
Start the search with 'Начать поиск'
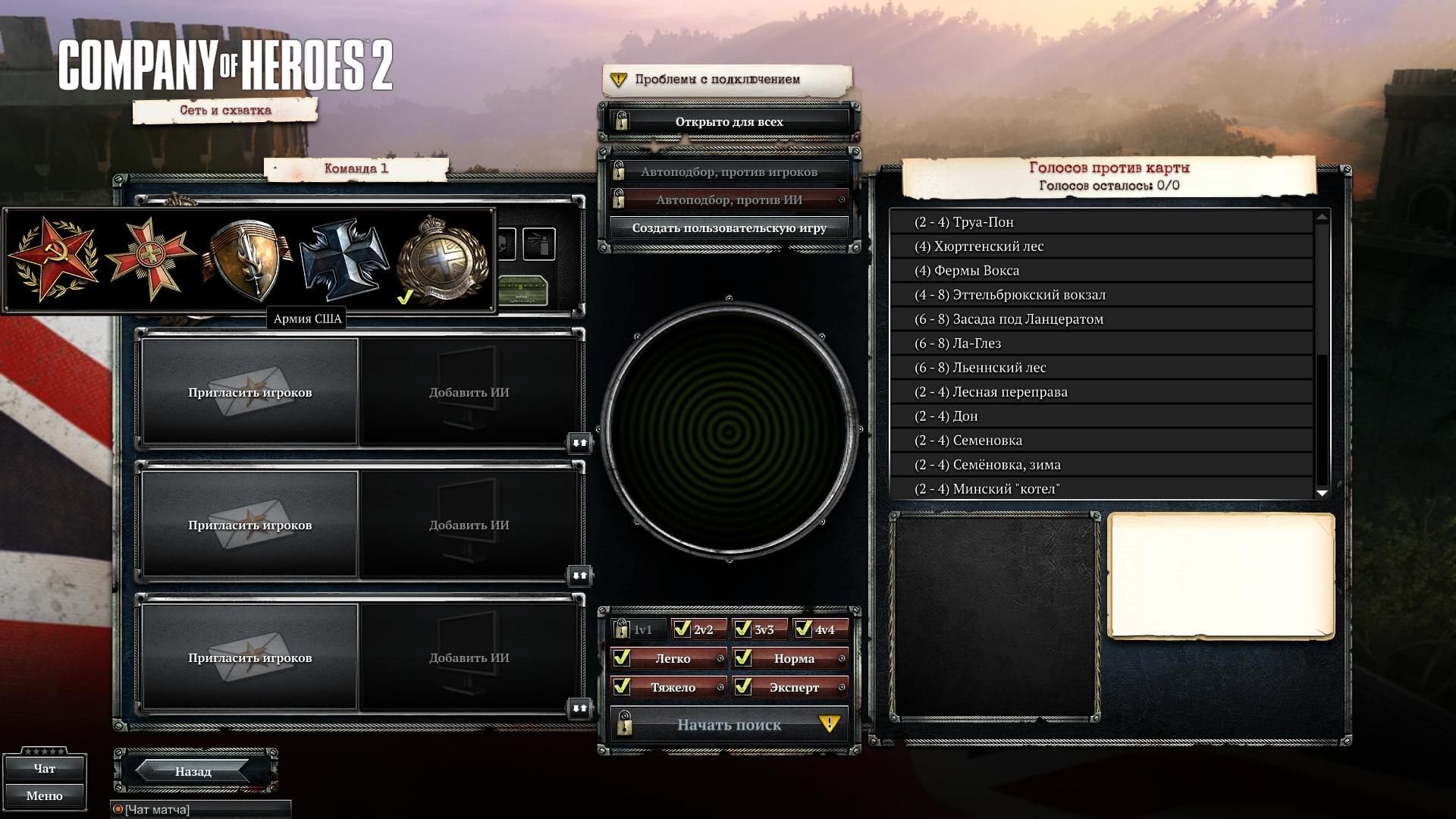pyautogui.click(x=729, y=725)
